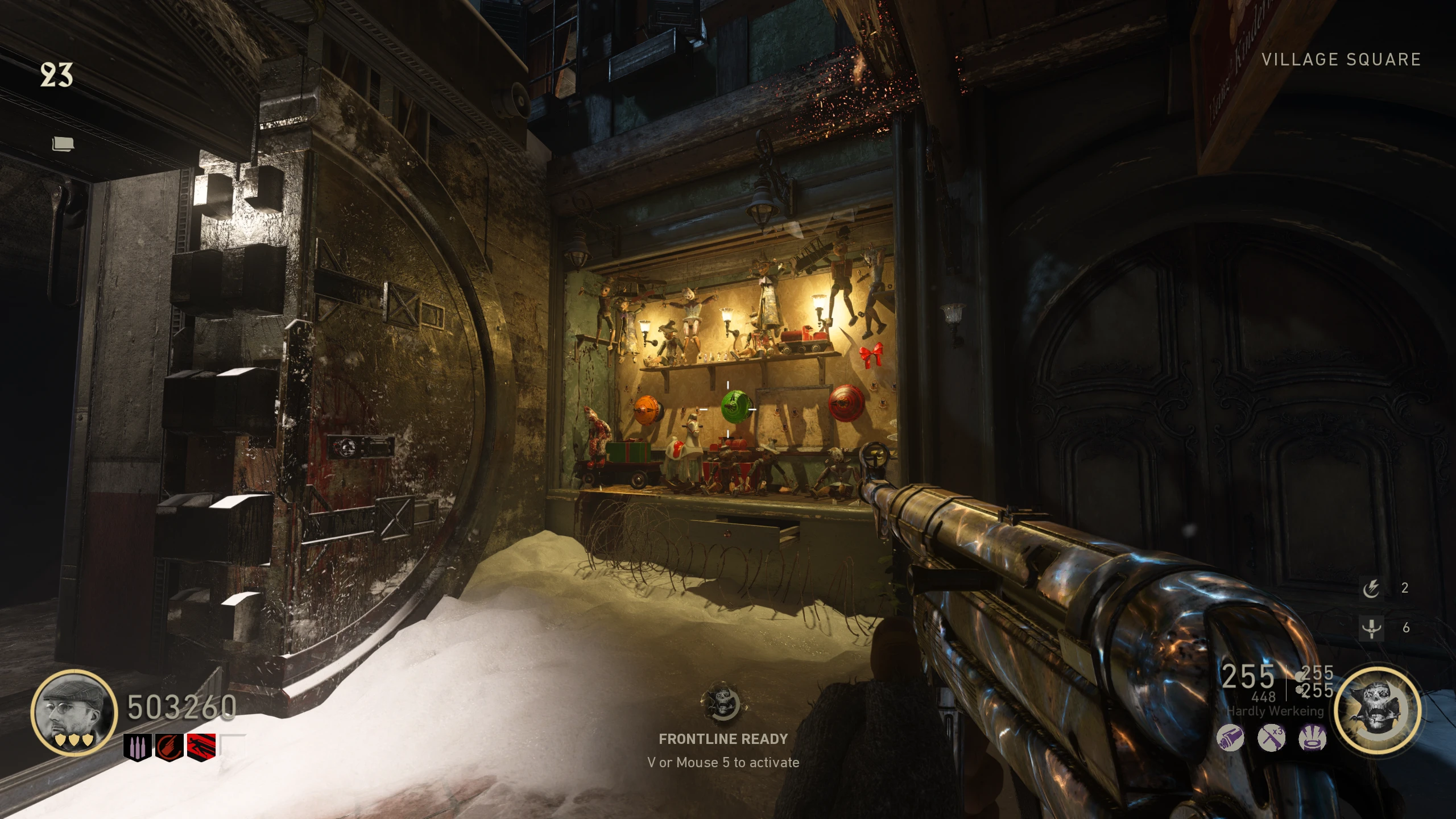1456x819 pixels.
Task: Select the skull dagger equipment icon
Action: click(x=1371, y=628)
